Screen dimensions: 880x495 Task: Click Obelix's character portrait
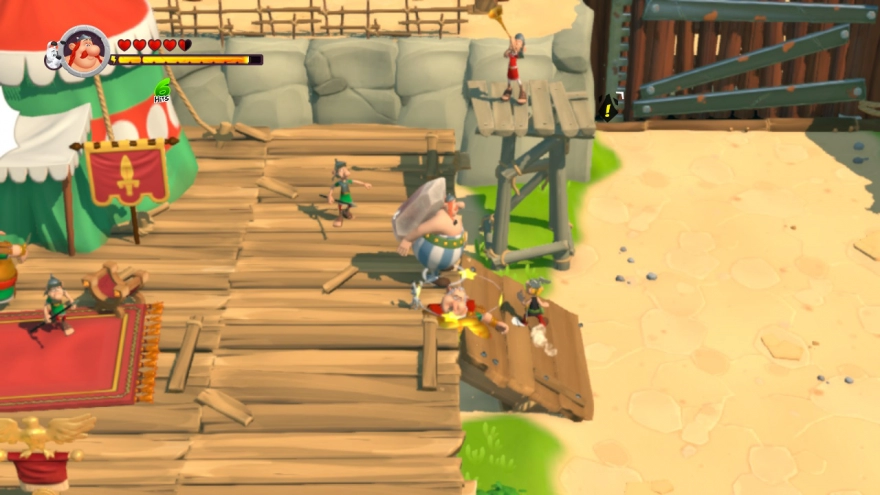click(x=85, y=51)
